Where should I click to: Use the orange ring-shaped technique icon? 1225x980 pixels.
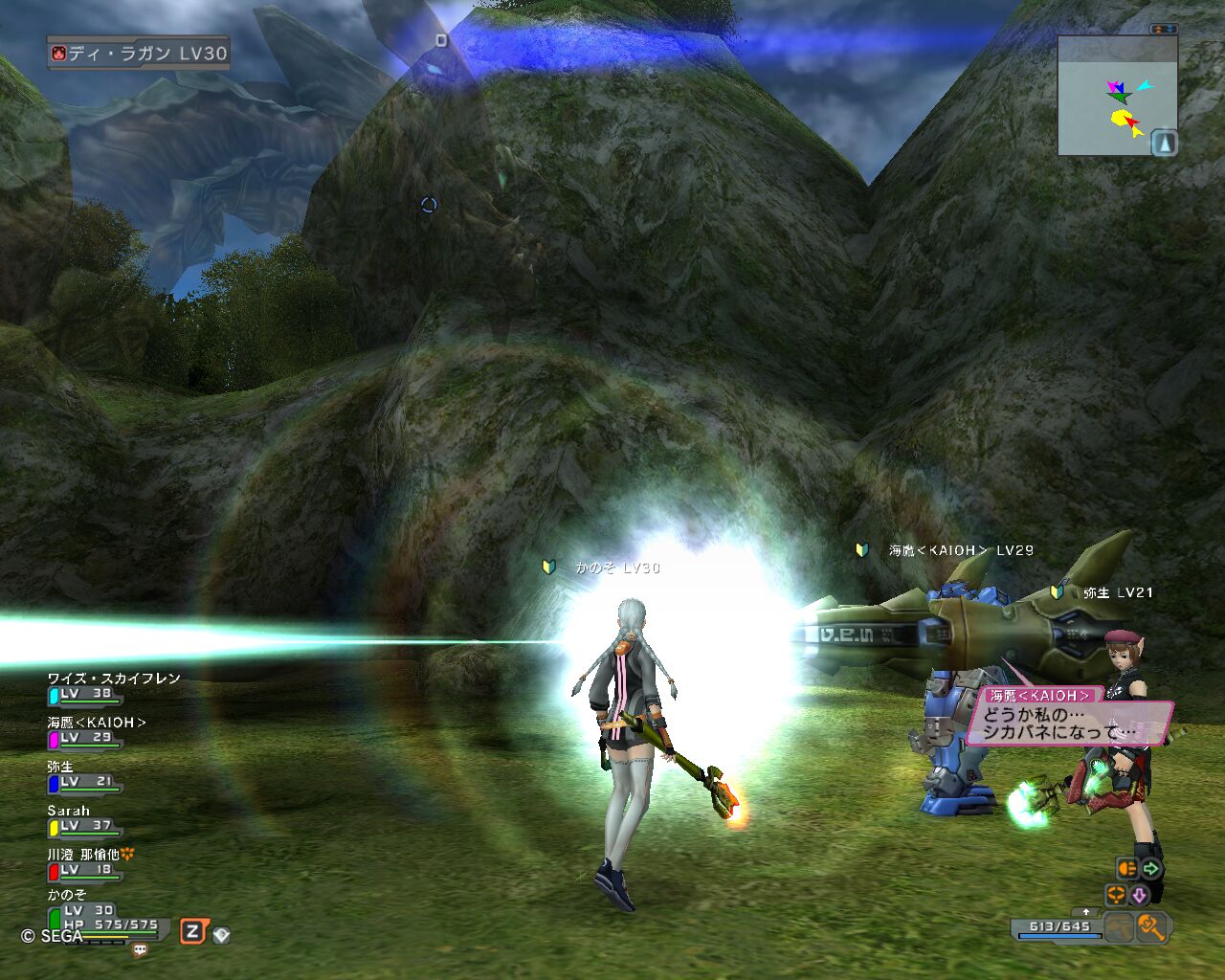tap(1115, 896)
